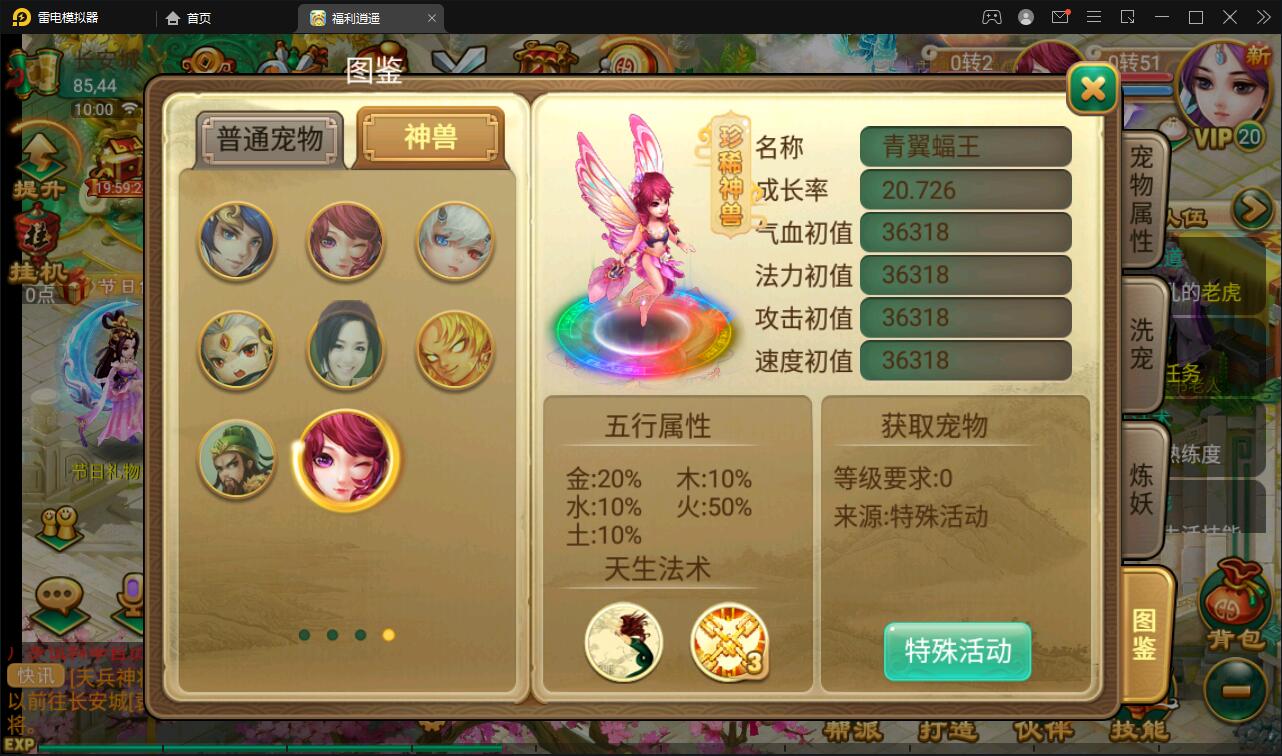Select the first innate skill (天生法术) icon
This screenshot has width=1282, height=756.
pos(623,643)
